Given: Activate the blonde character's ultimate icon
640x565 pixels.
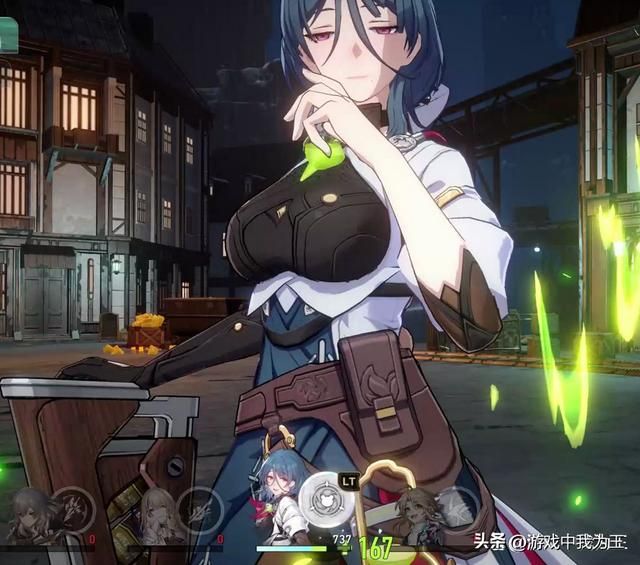Looking at the screenshot, I should click(x=200, y=505).
